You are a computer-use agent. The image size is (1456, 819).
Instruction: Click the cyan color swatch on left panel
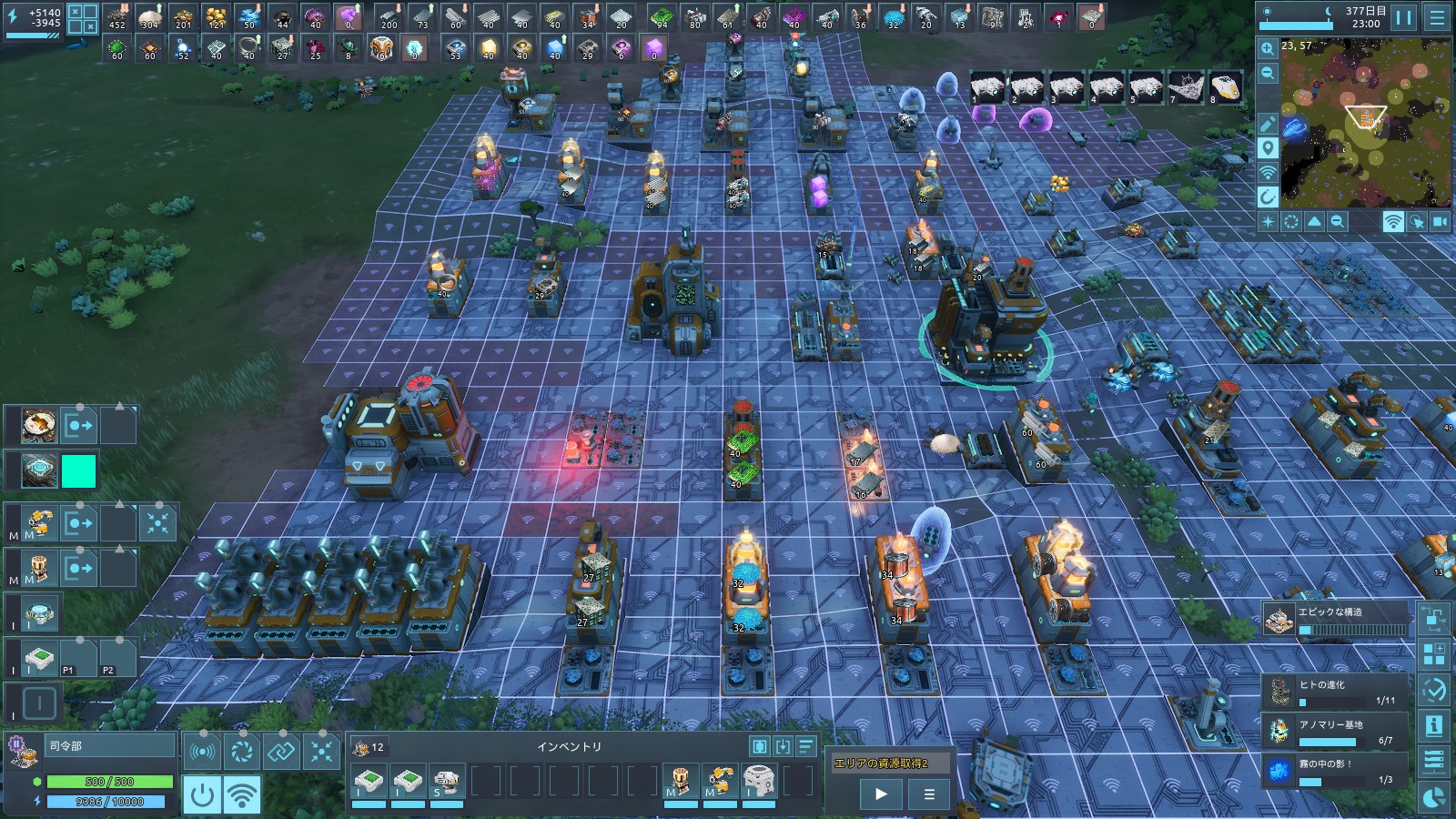(78, 471)
